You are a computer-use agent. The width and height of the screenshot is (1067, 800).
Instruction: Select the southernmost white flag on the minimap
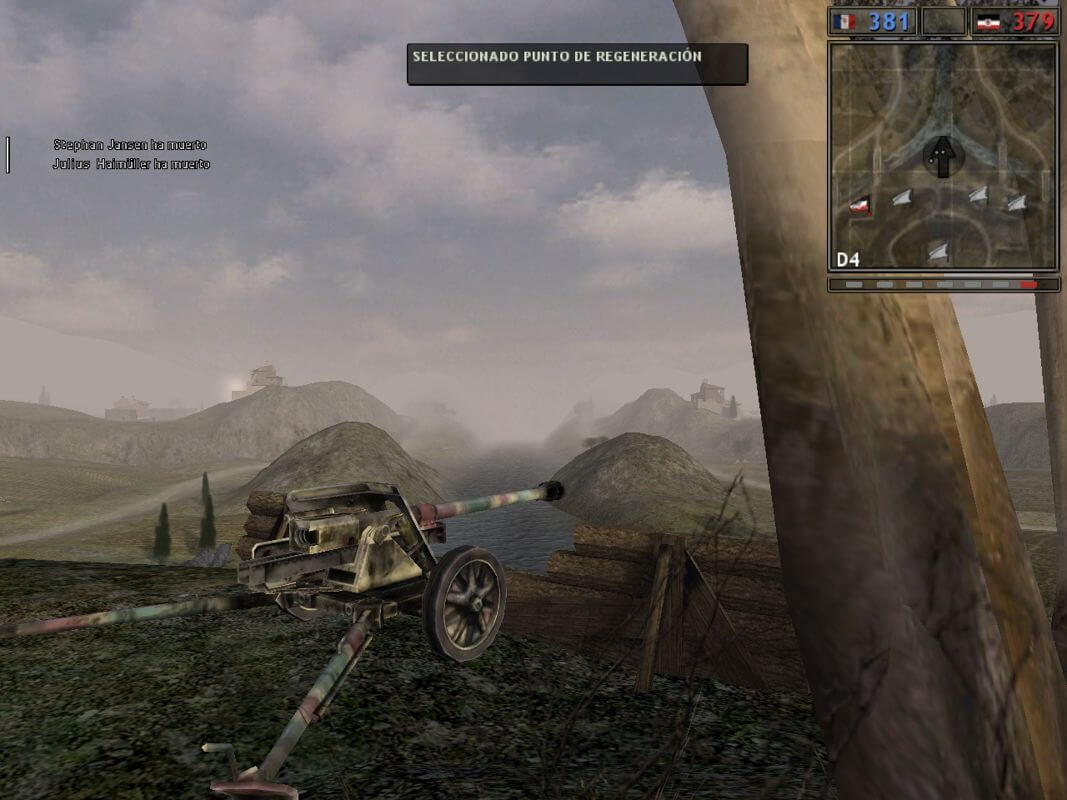pos(938,252)
